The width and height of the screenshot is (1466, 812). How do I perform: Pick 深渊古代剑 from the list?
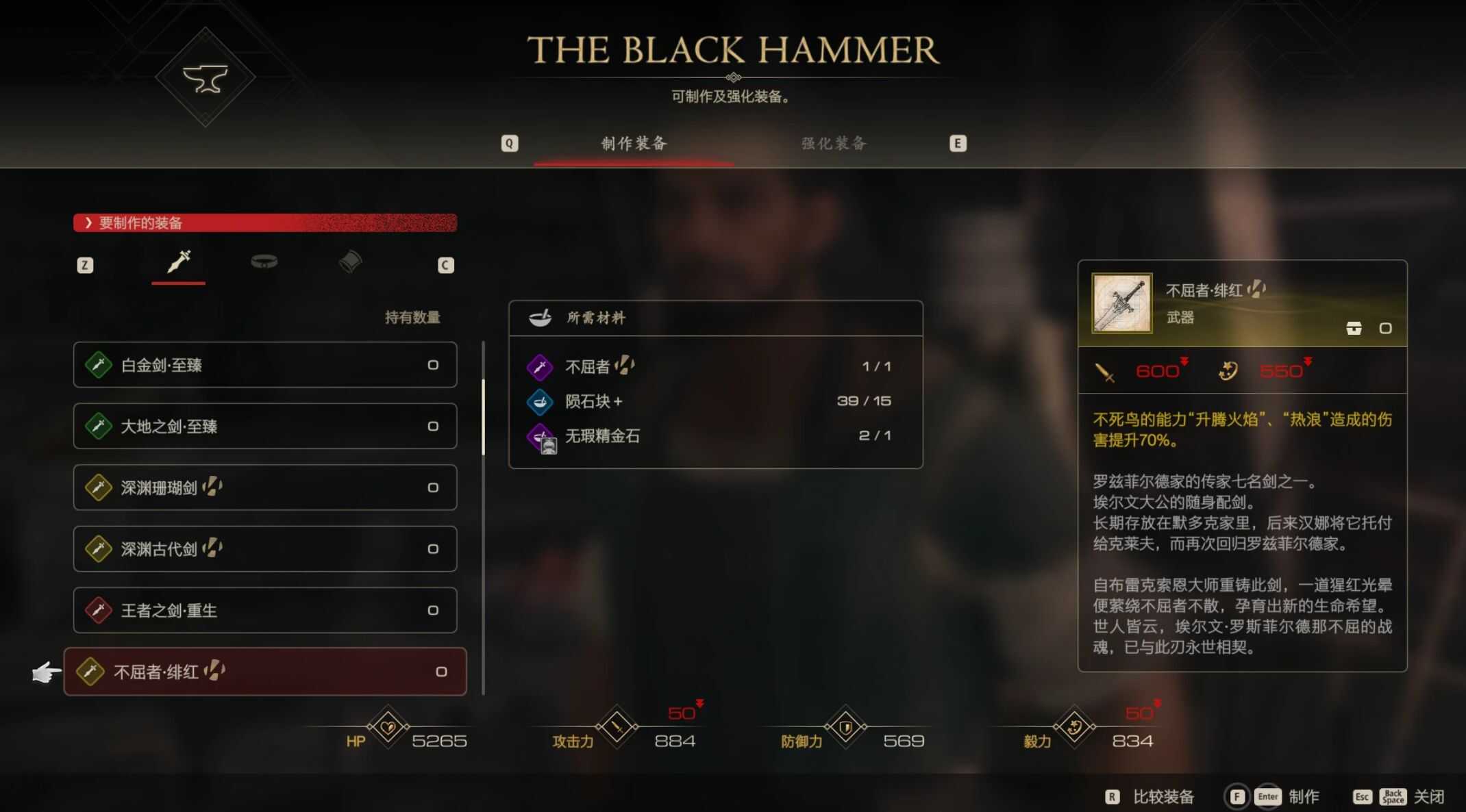coord(264,548)
